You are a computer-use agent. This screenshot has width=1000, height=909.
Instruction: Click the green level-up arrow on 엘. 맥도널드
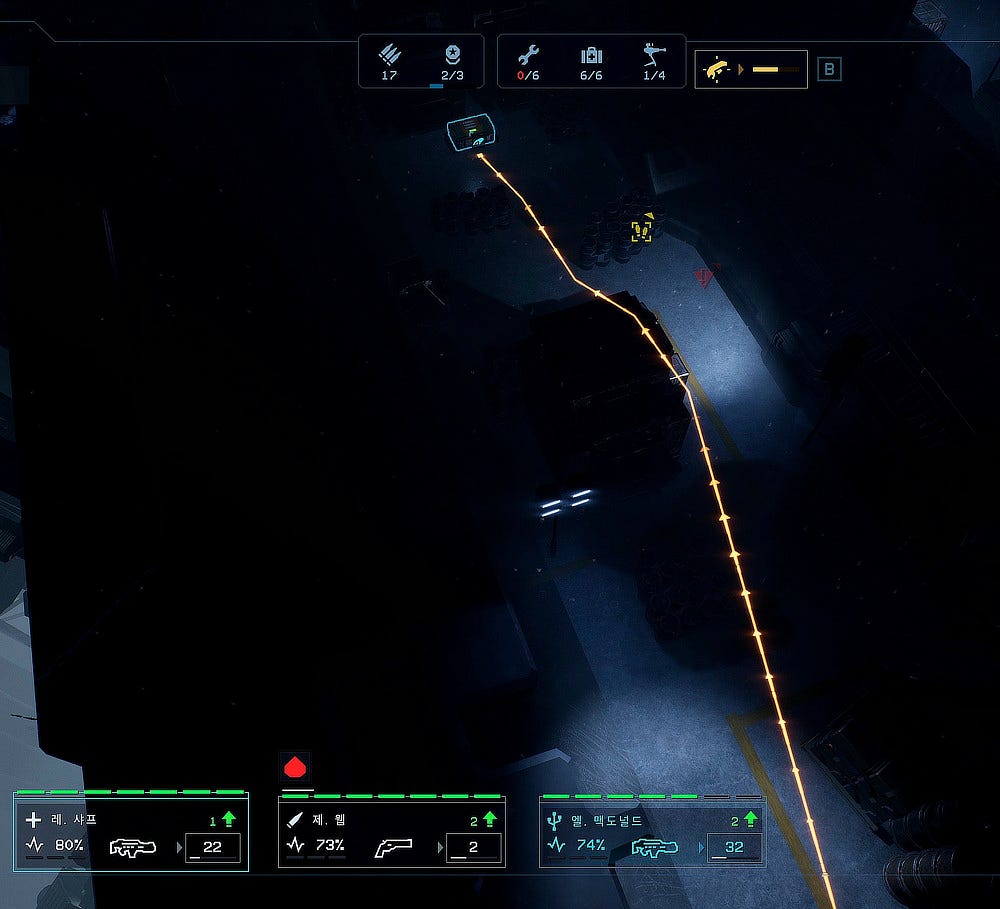coord(750,819)
